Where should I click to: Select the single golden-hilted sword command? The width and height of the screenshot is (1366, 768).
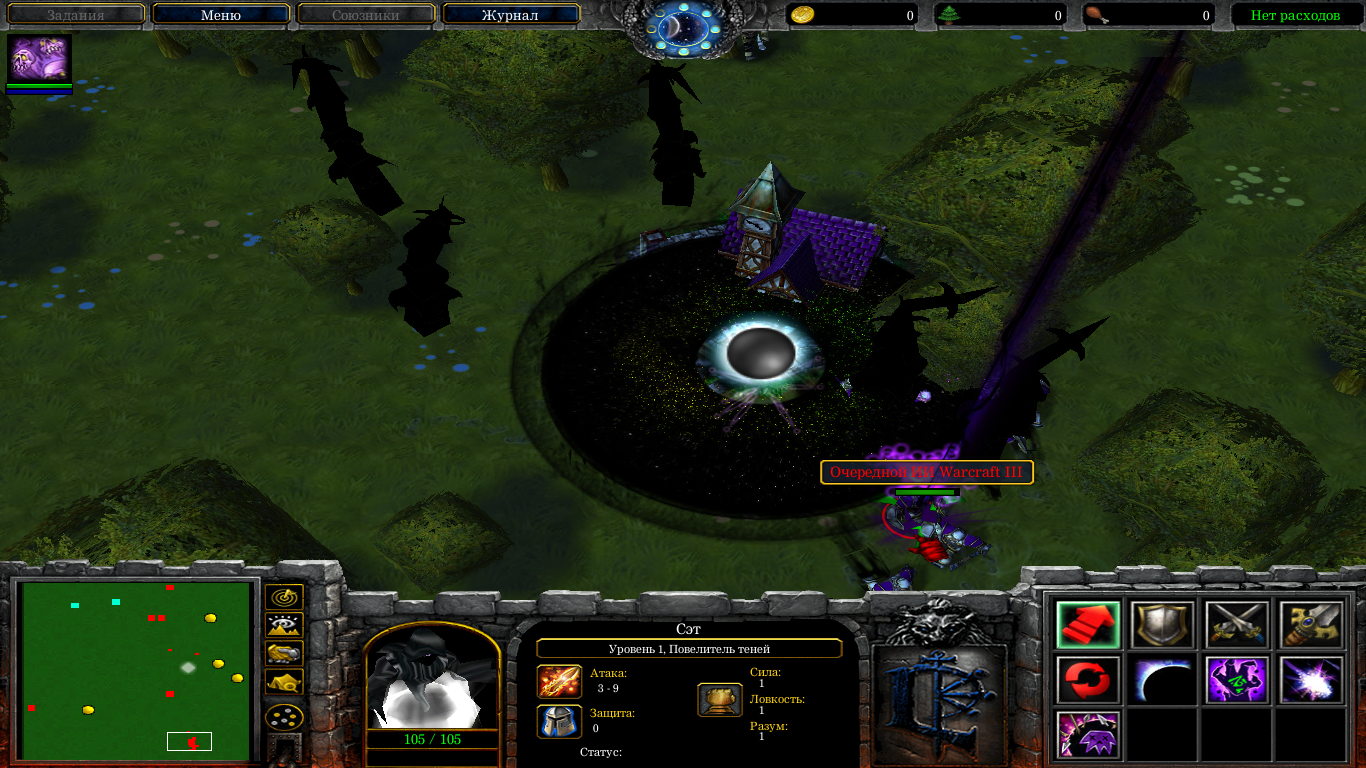click(x=1311, y=626)
